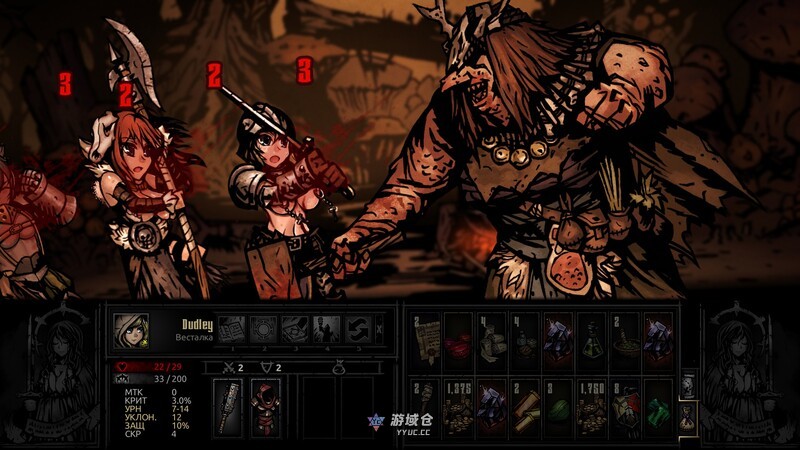Viewport: 800px width, 450px height.
Task: Choose the swap position arrows skill
Action: click(x=357, y=328)
